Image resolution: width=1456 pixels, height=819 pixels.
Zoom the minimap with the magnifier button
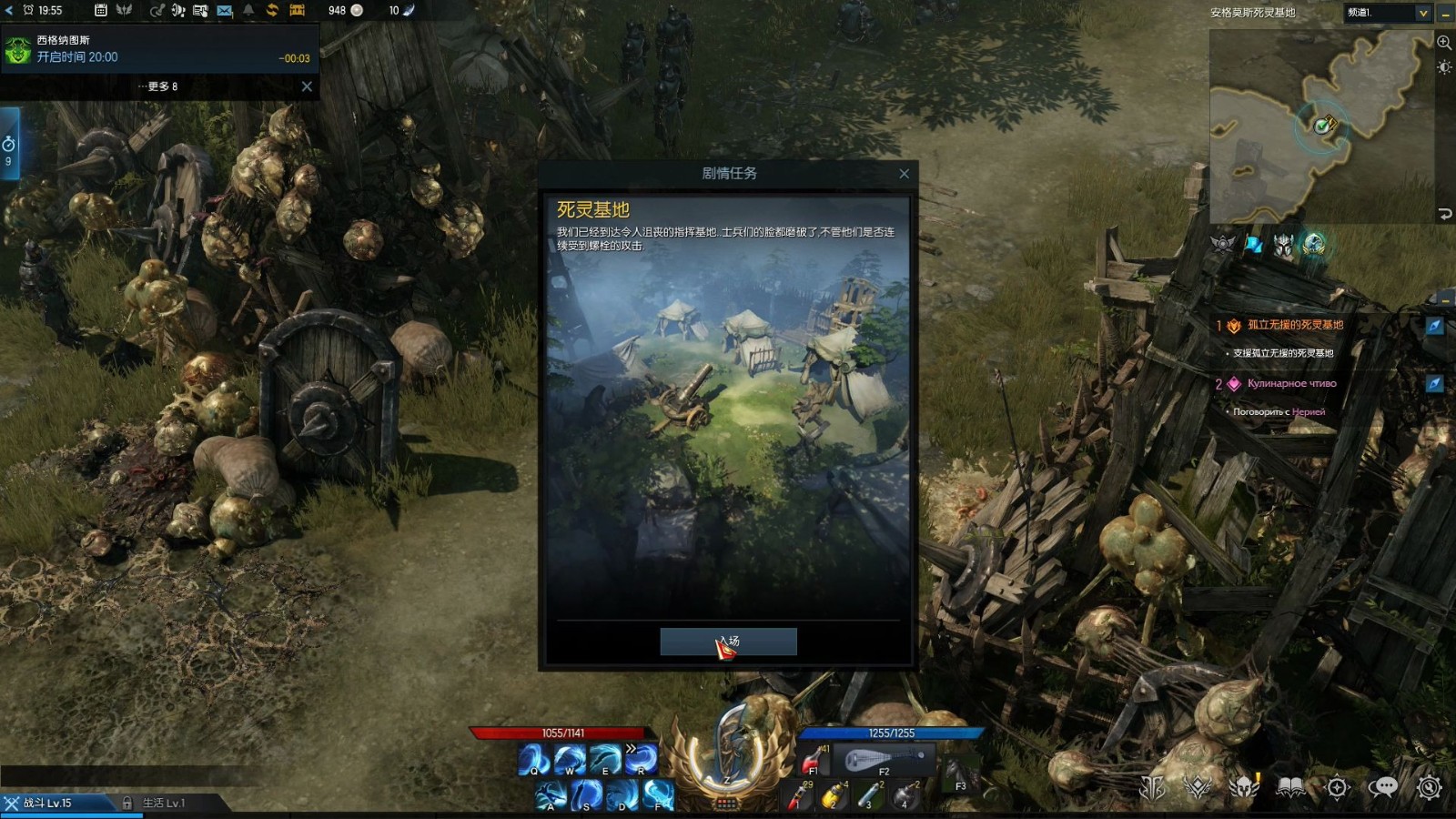[1443, 43]
